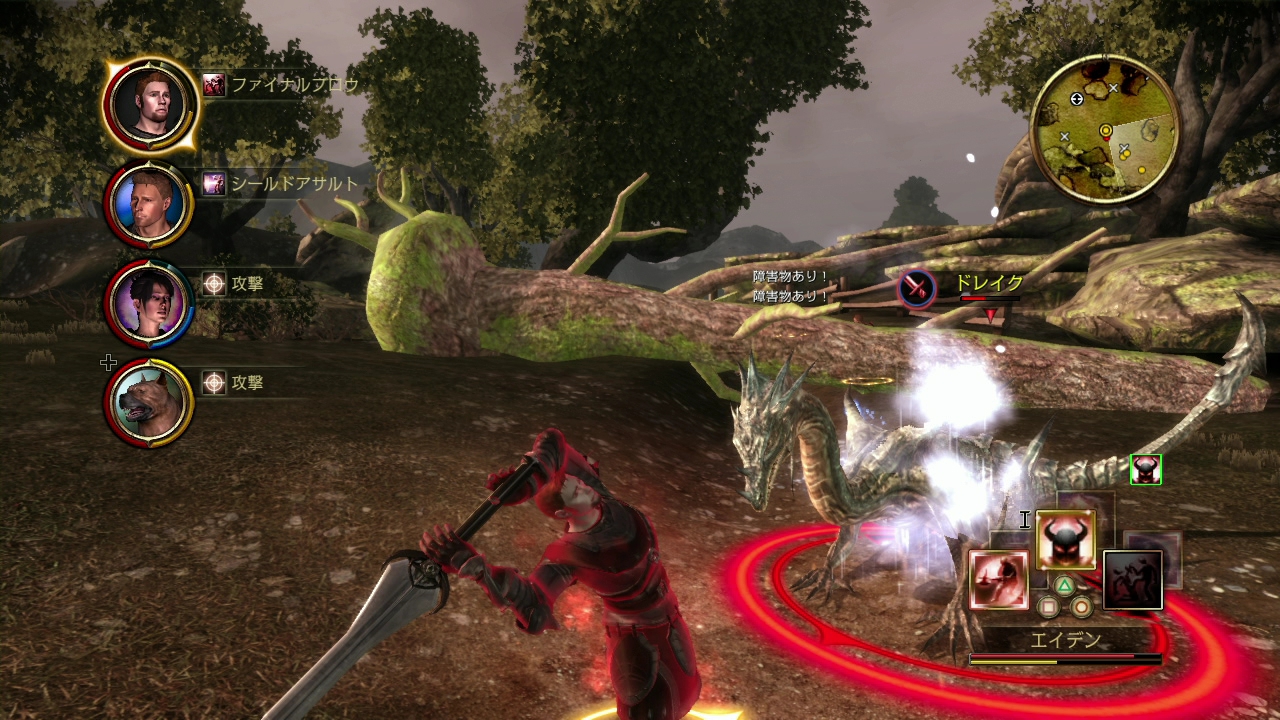Select the ドレイク enemy target icon

[915, 288]
